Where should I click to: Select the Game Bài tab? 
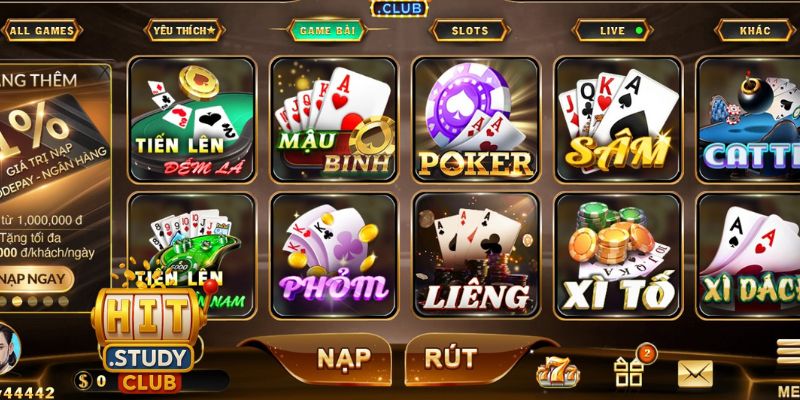pos(327,31)
